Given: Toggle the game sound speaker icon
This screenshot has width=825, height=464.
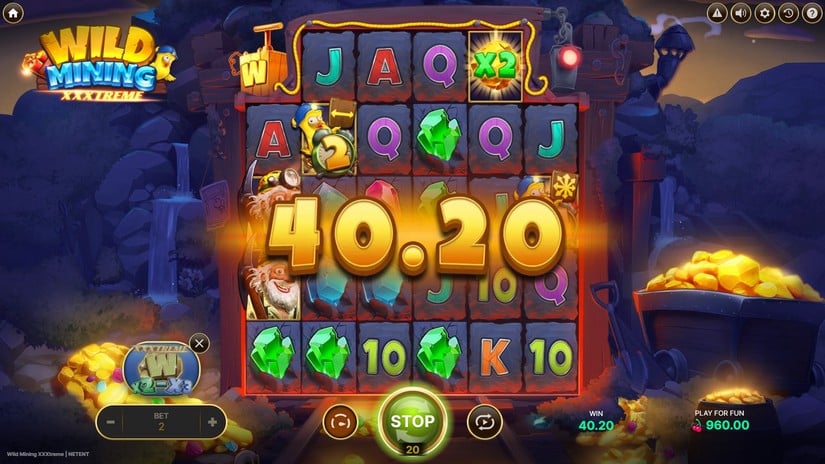Looking at the screenshot, I should click(x=741, y=13).
